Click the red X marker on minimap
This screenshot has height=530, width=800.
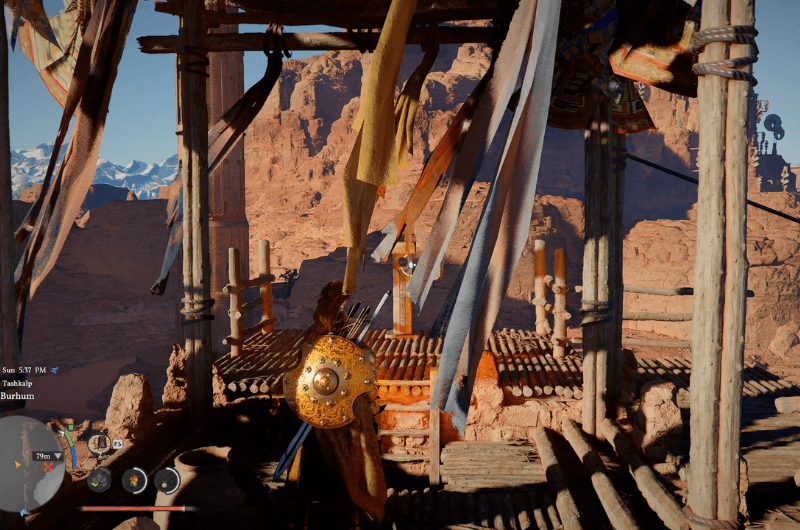tap(47, 467)
